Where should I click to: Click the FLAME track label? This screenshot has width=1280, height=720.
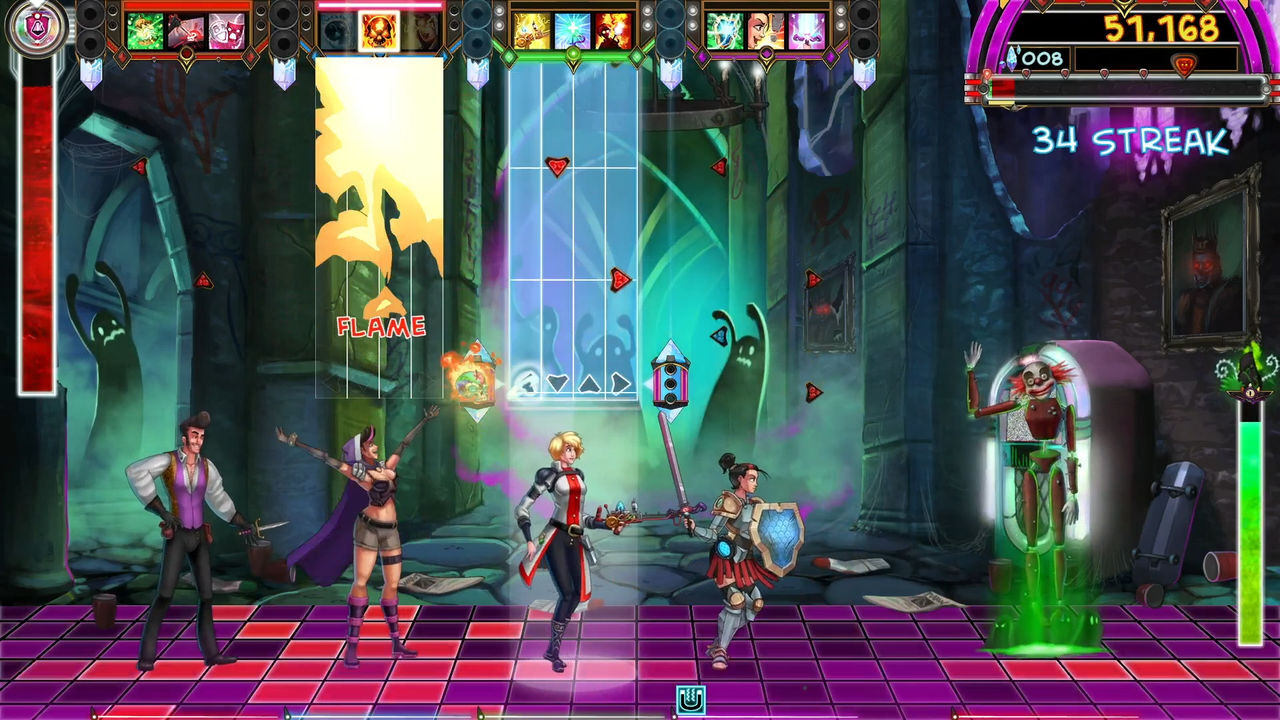point(381,326)
